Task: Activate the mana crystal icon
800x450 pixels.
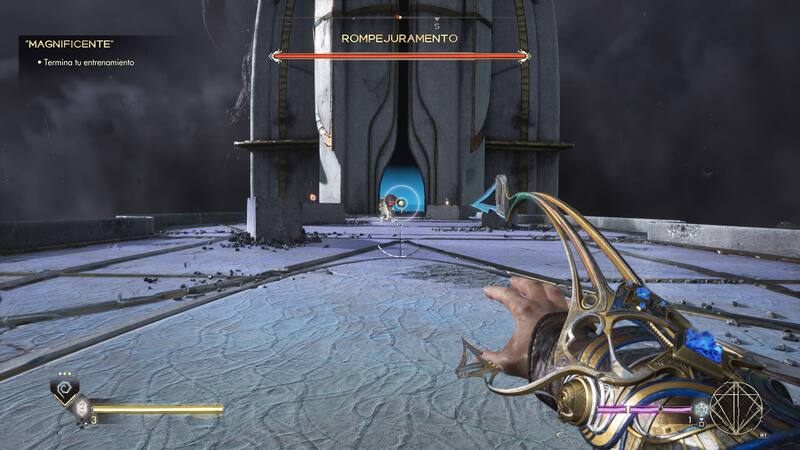Action: tap(702, 409)
